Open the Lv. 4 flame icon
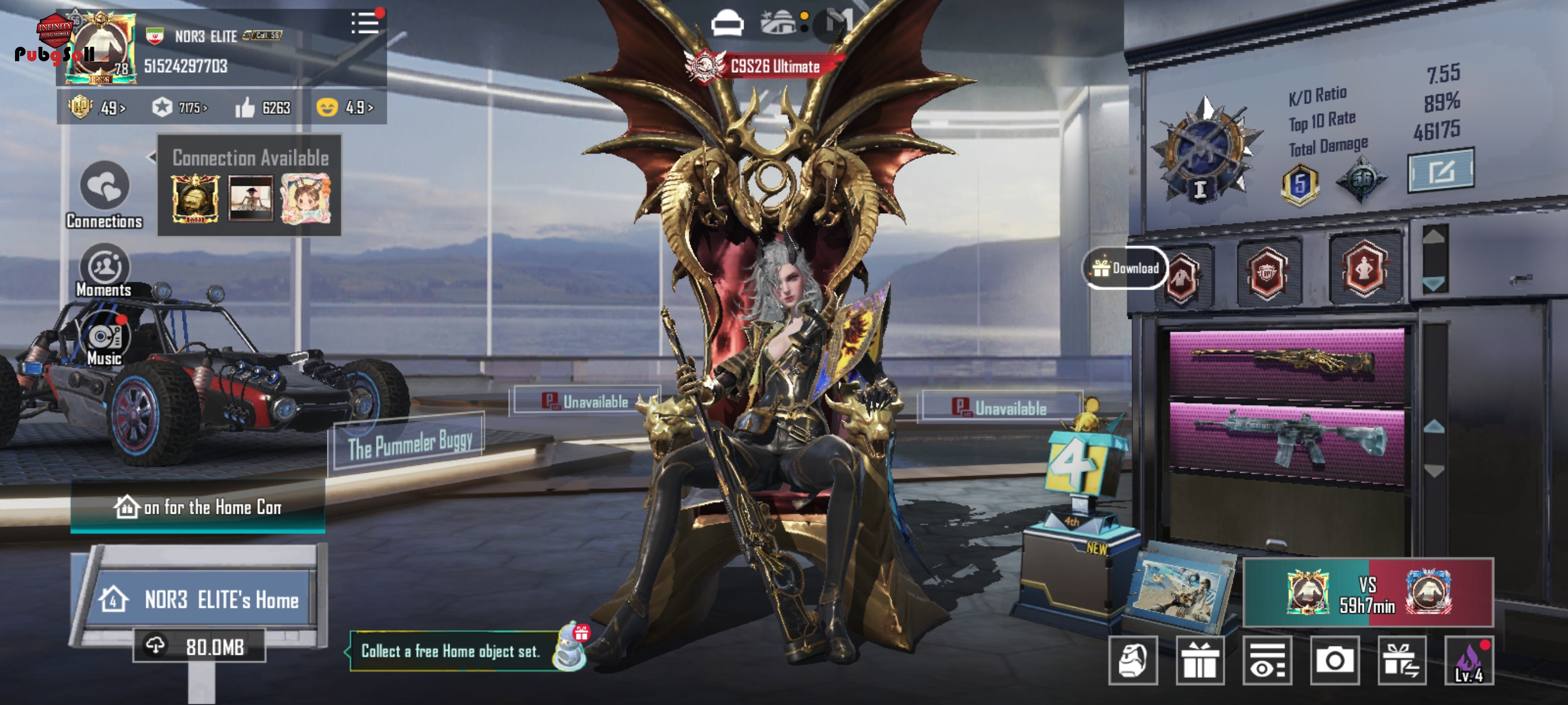 [x=1469, y=661]
